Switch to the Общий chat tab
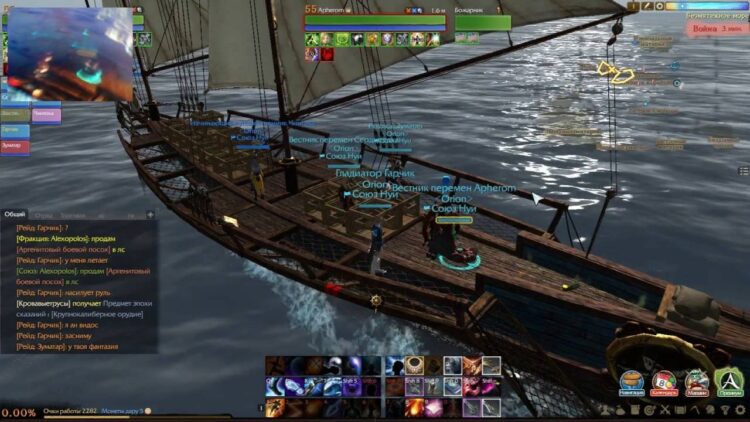750x422 pixels. (15, 214)
